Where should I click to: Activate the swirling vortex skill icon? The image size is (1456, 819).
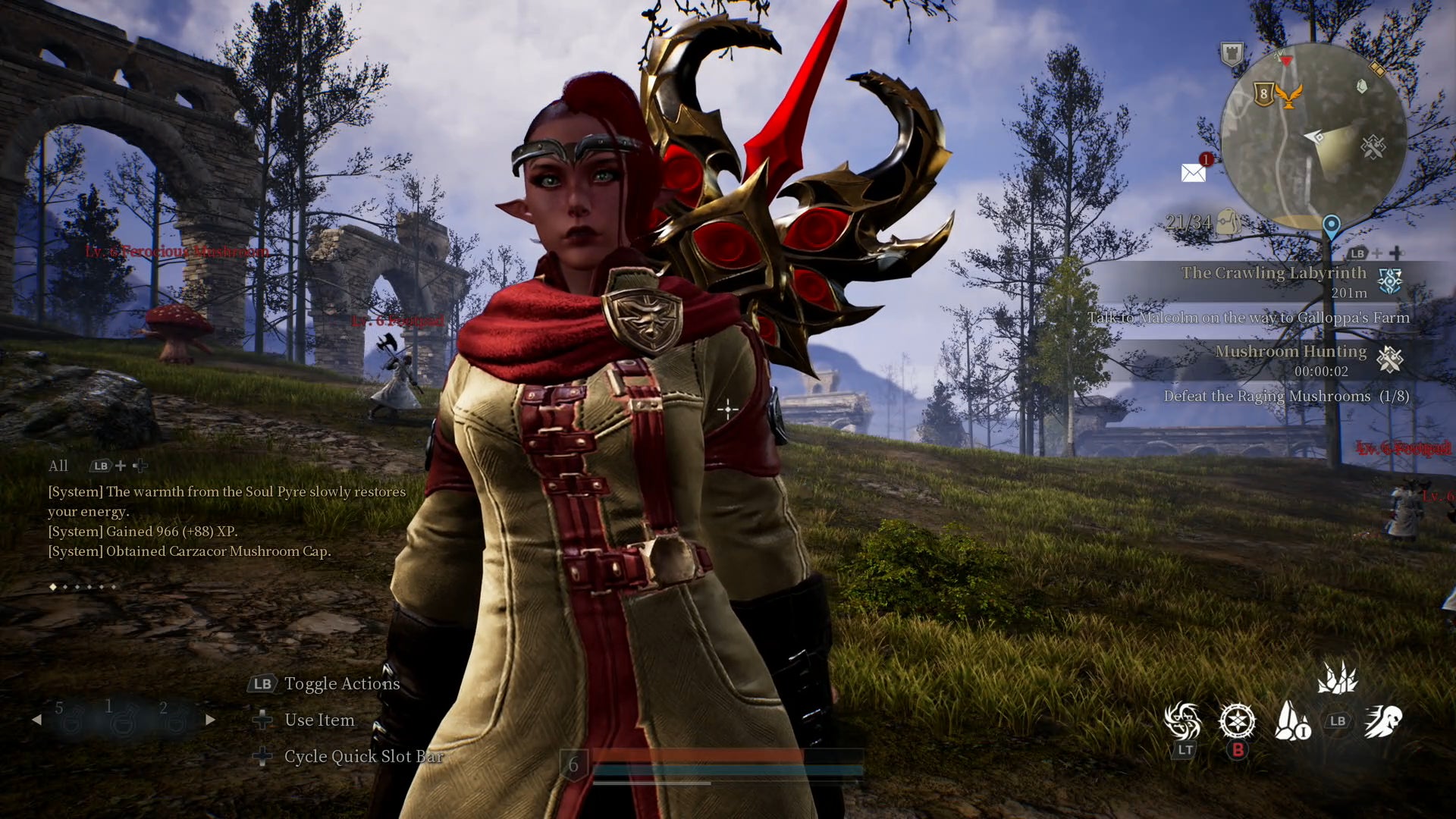tap(1183, 720)
